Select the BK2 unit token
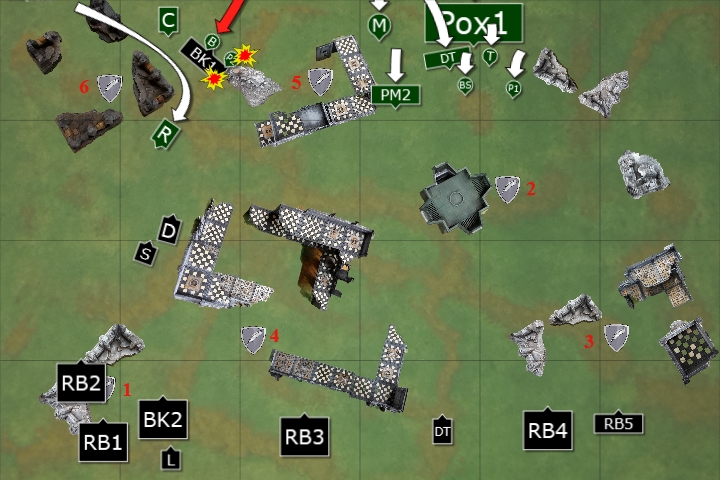Viewport: 720px width, 480px height. 162,419
